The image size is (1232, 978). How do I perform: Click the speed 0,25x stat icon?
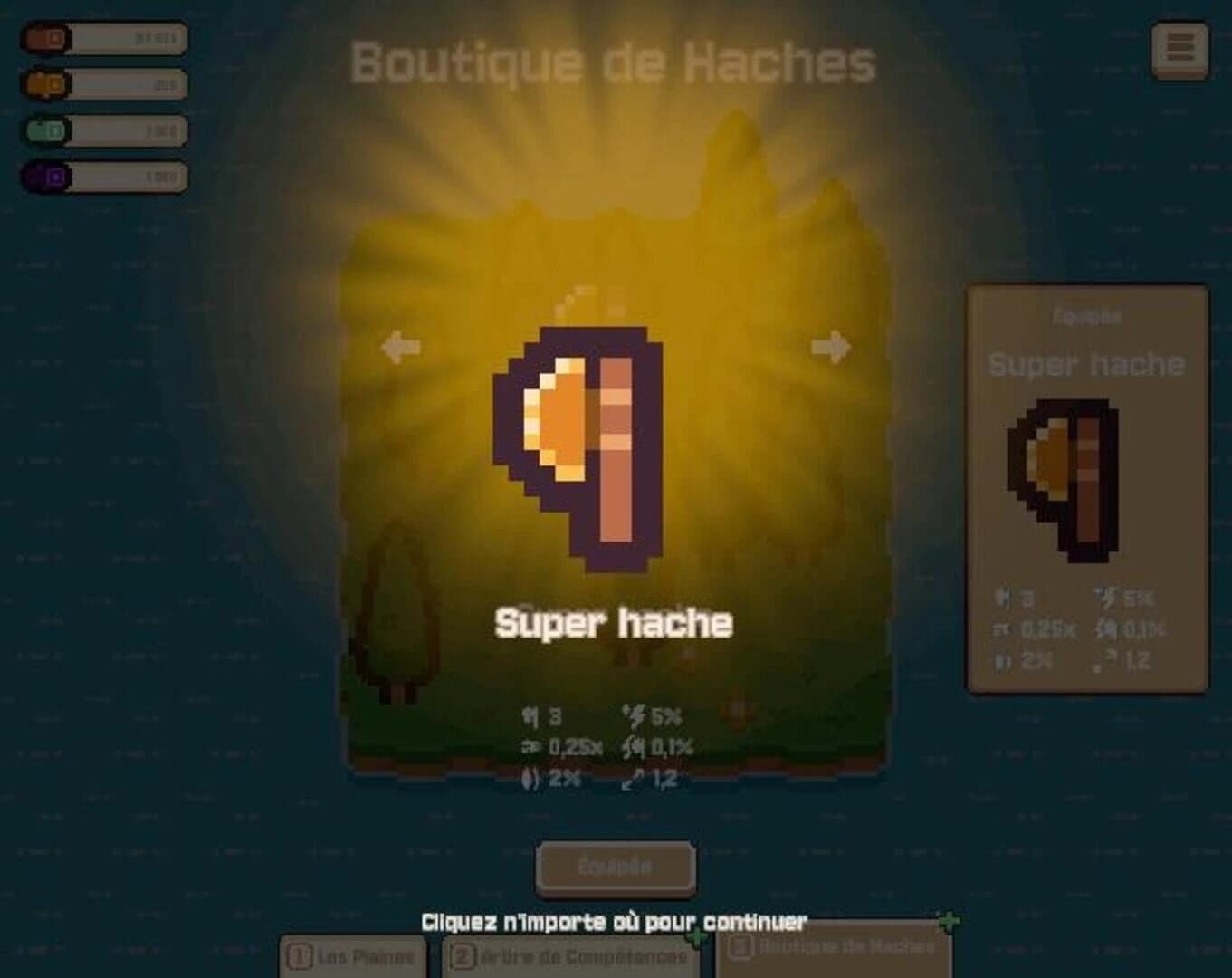531,747
